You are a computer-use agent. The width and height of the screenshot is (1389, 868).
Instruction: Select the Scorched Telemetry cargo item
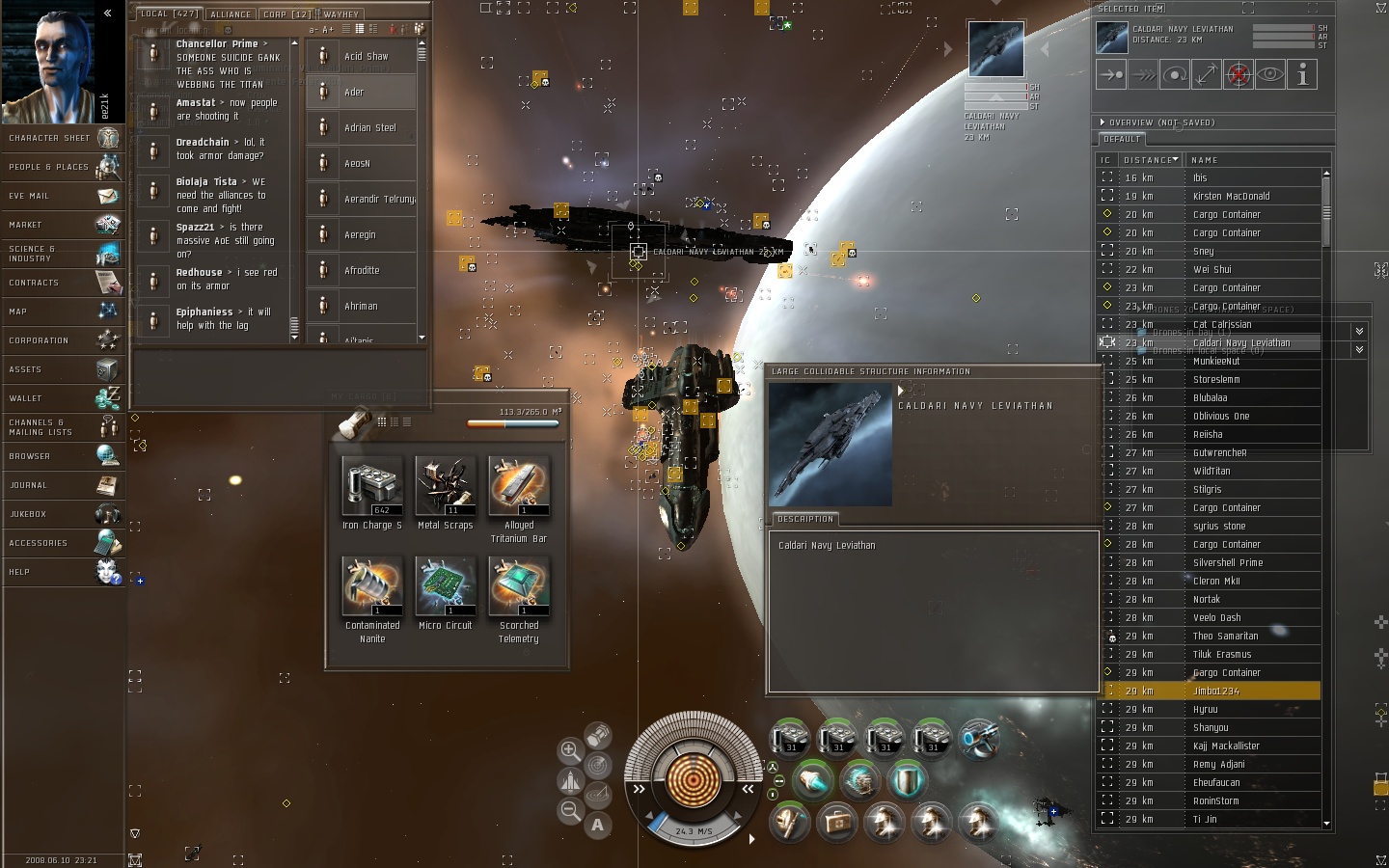coord(519,587)
